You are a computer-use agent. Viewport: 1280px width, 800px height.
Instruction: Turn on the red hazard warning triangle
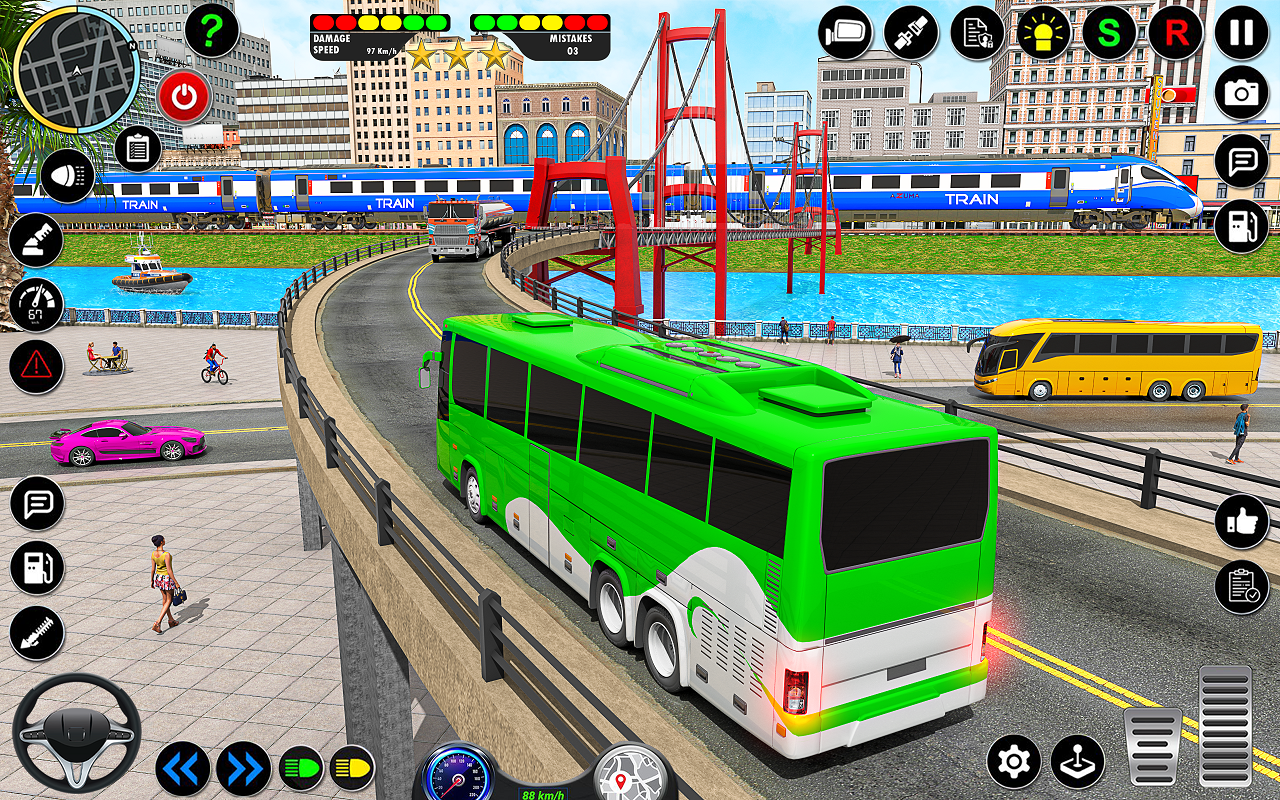37,366
